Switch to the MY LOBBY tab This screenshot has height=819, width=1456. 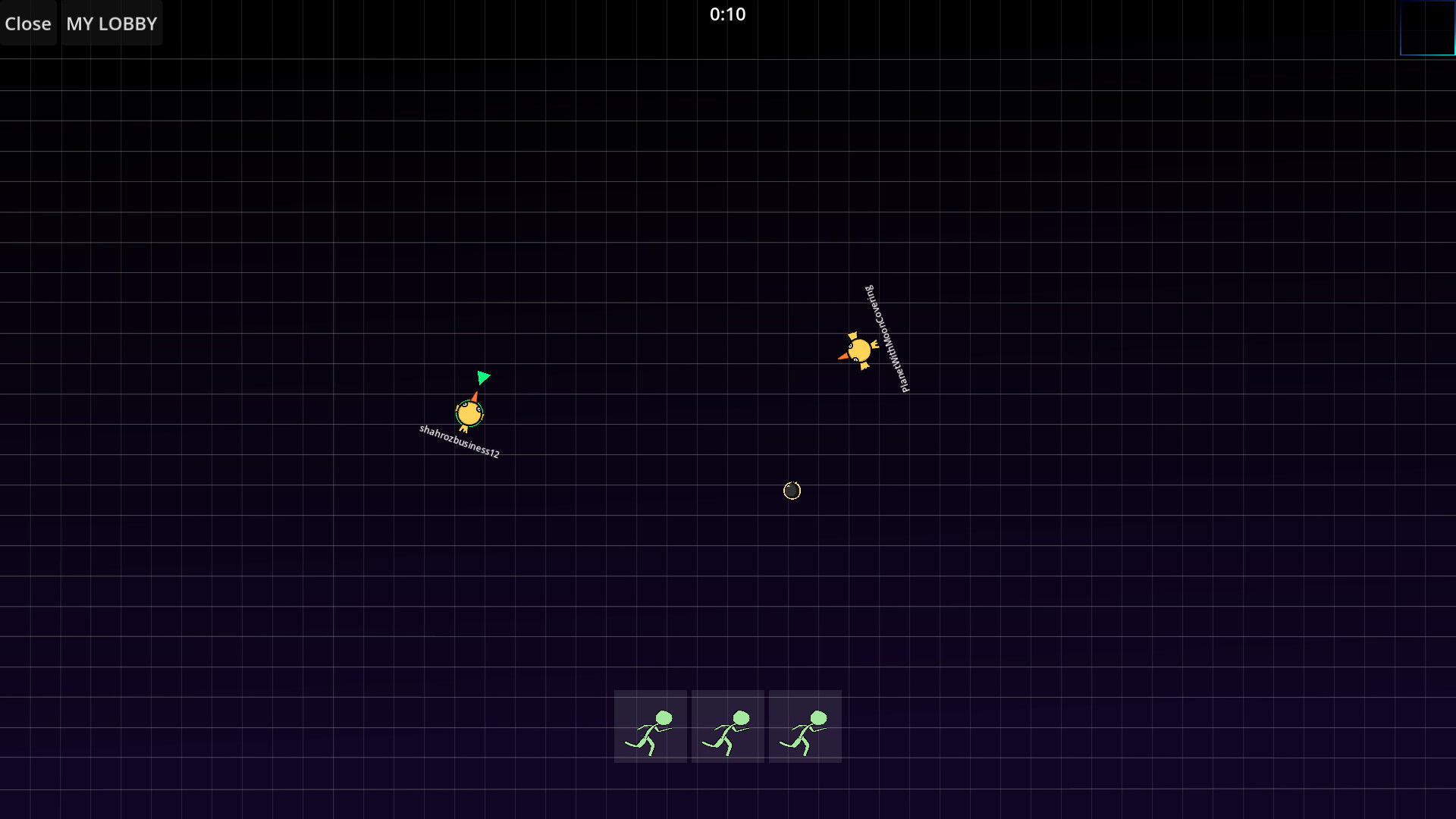[x=111, y=24]
